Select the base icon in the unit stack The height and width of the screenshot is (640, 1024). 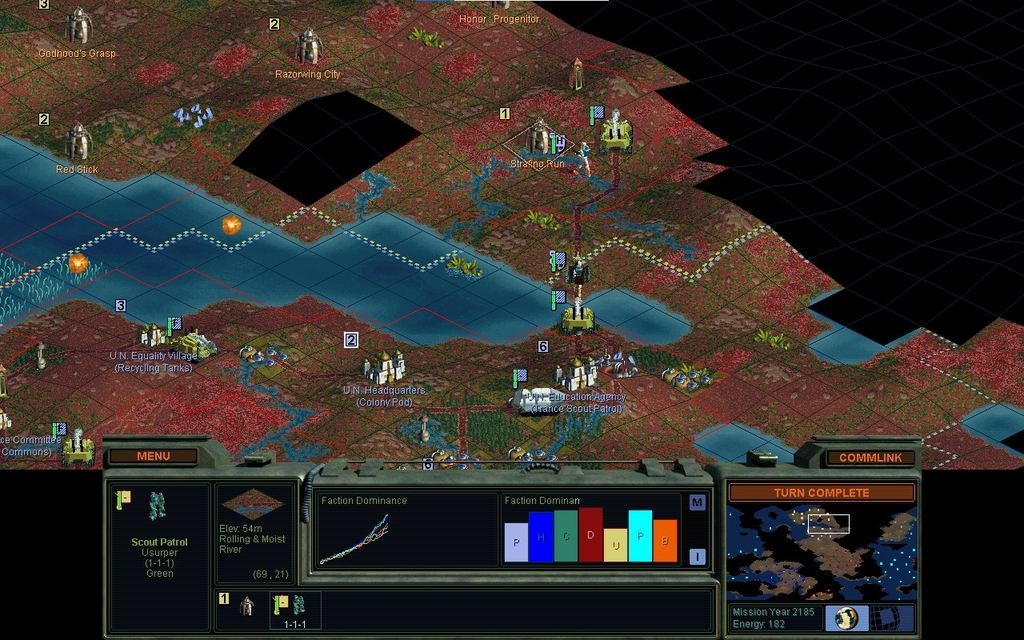point(247,606)
